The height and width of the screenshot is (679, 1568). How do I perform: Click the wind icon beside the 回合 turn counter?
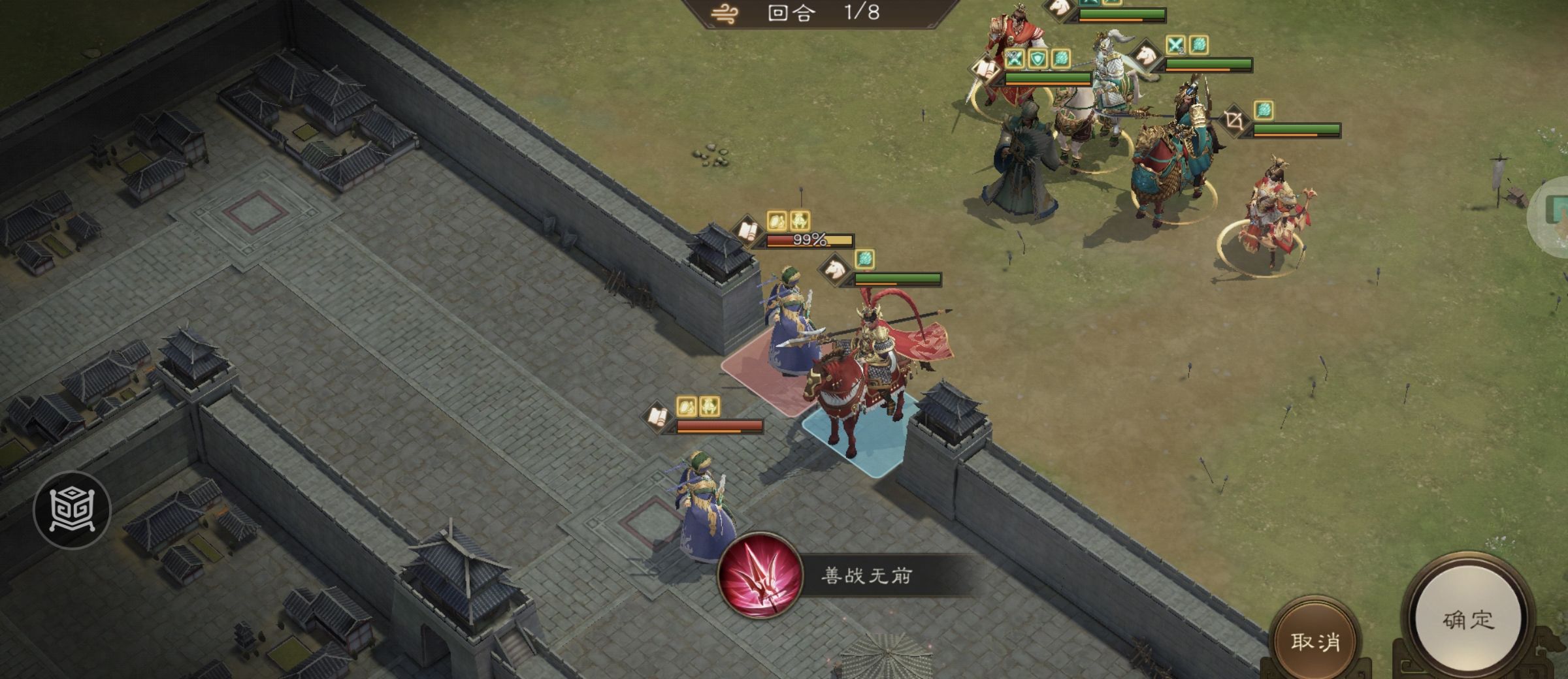(x=725, y=13)
